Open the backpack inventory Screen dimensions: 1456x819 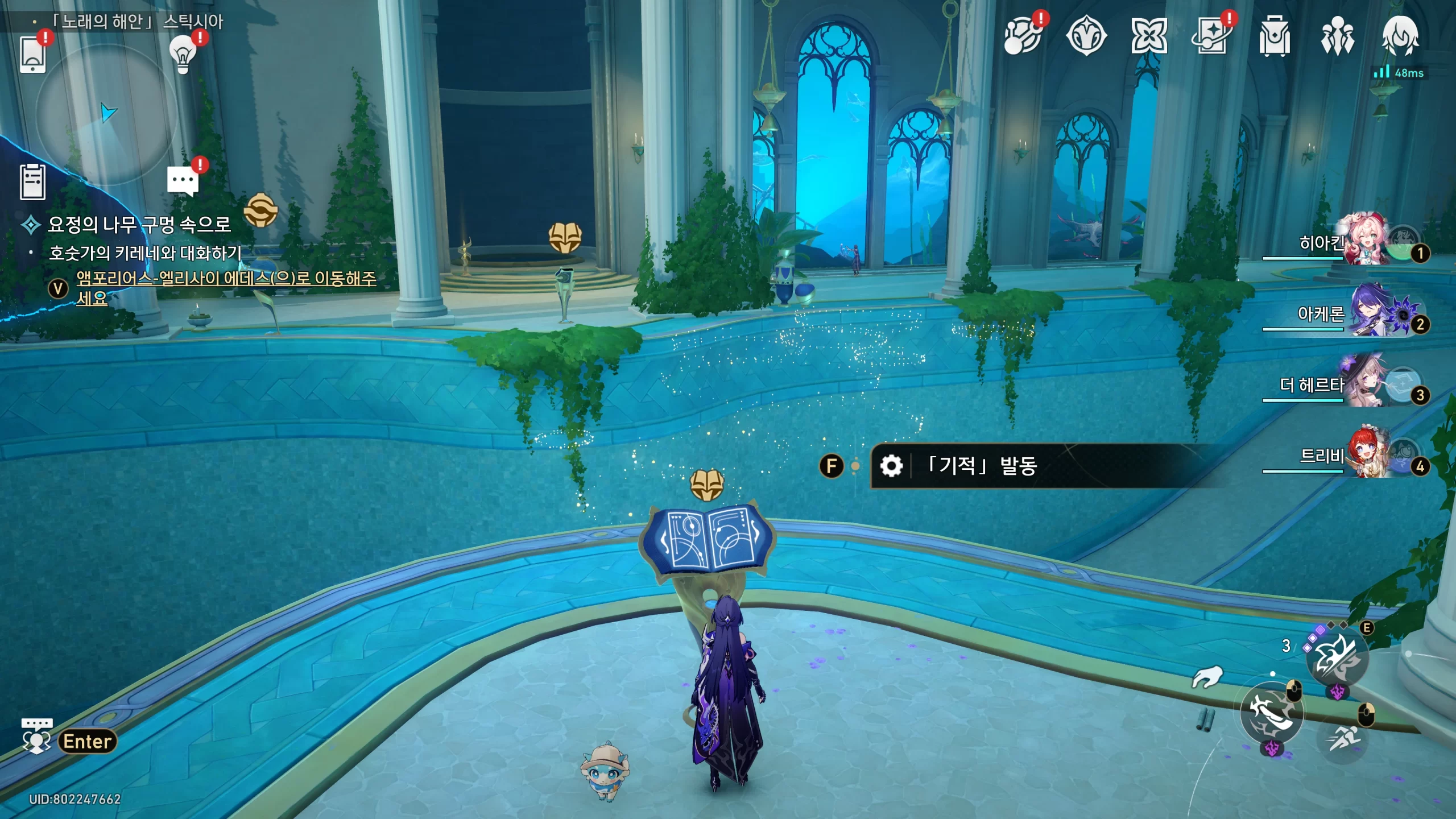1275,37
